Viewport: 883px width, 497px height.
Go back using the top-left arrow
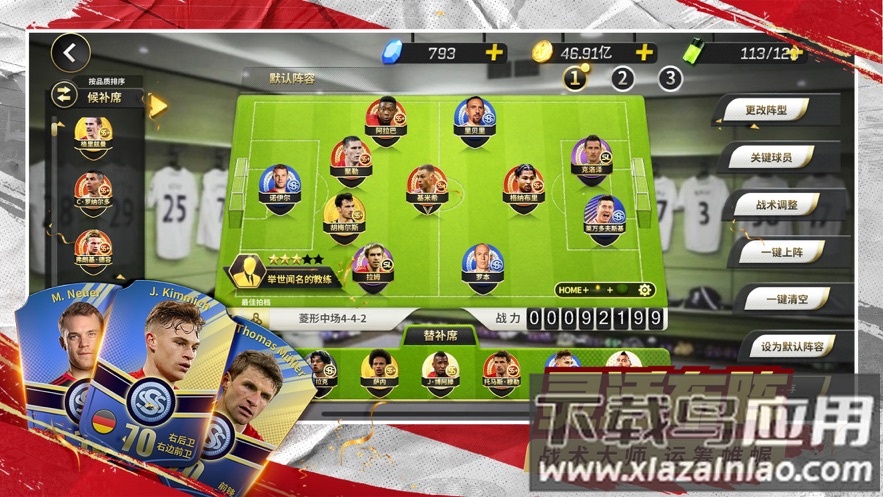70,53
